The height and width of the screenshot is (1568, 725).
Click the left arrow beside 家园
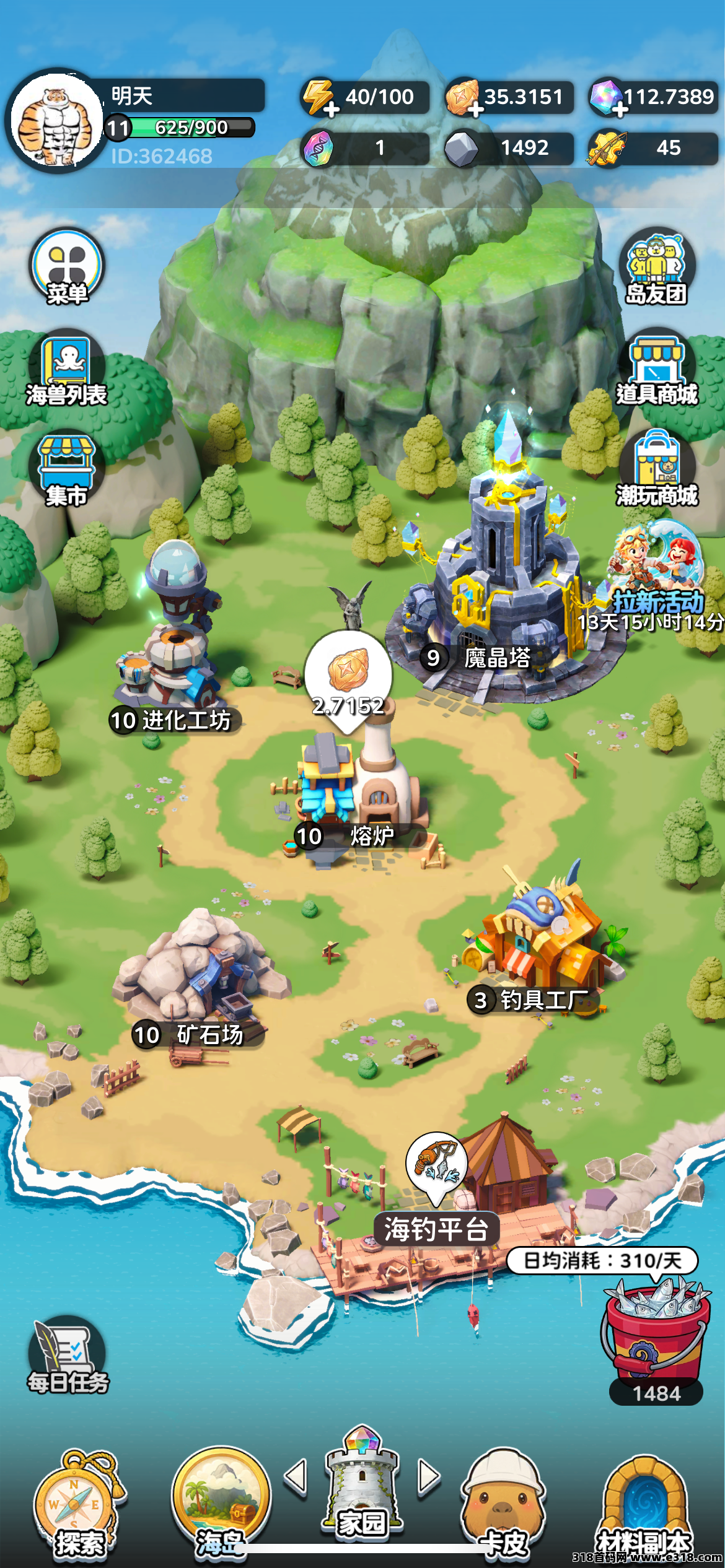pos(296,1477)
